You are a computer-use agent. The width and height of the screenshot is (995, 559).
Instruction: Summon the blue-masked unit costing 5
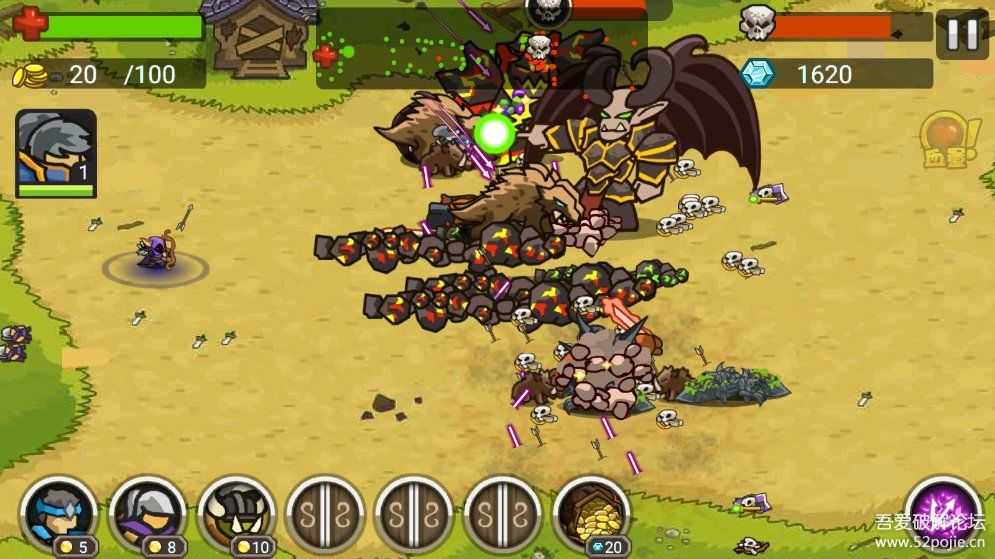(58, 511)
